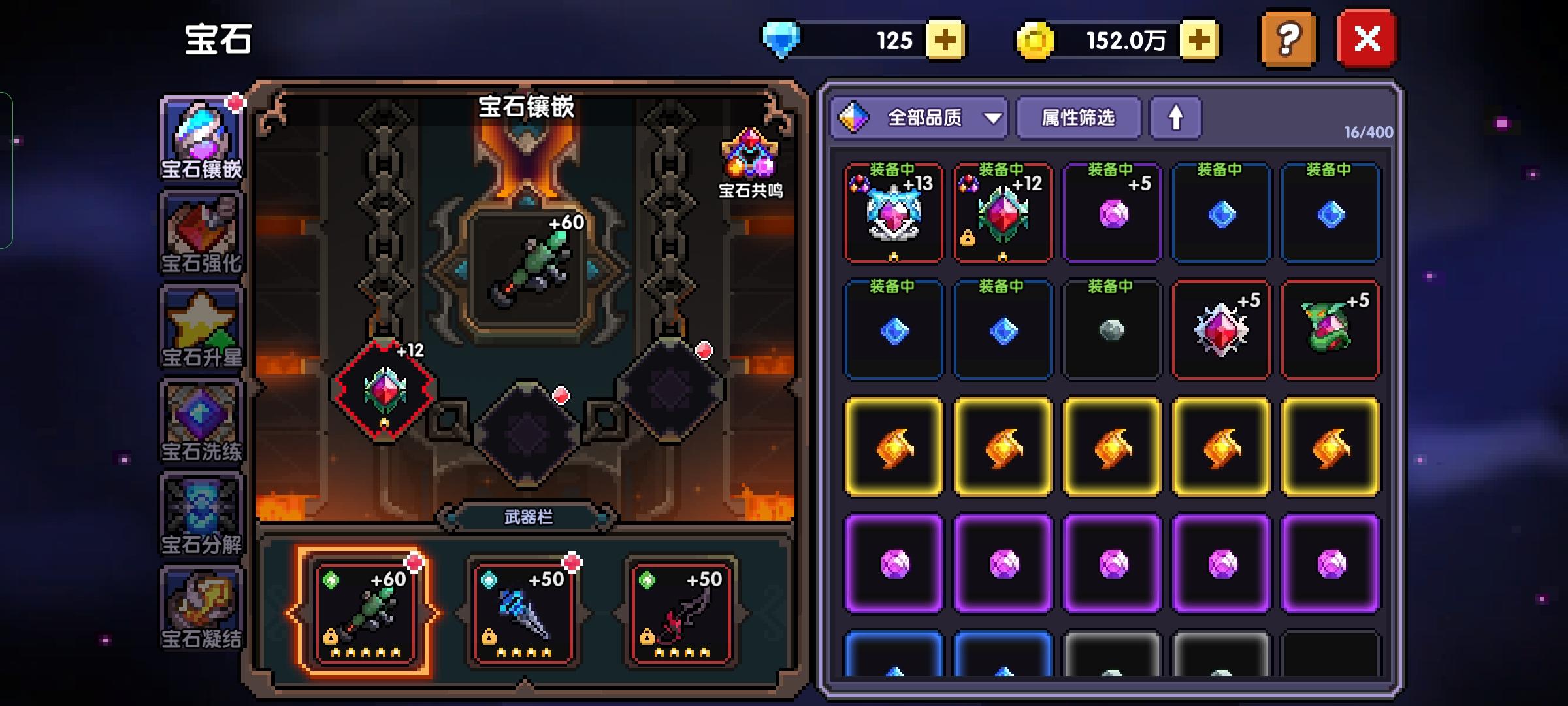Screen dimensions: 1568x706
Task: Check the 16/400 inventory capacity counter
Action: pos(1369,132)
